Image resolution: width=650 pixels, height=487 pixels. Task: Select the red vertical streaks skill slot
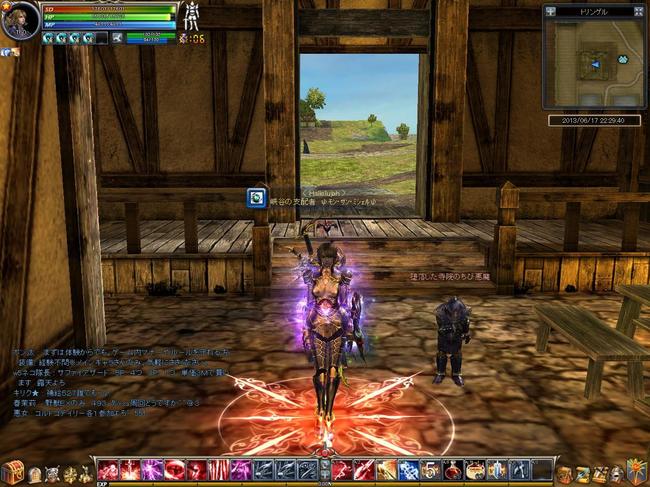click(x=218, y=470)
